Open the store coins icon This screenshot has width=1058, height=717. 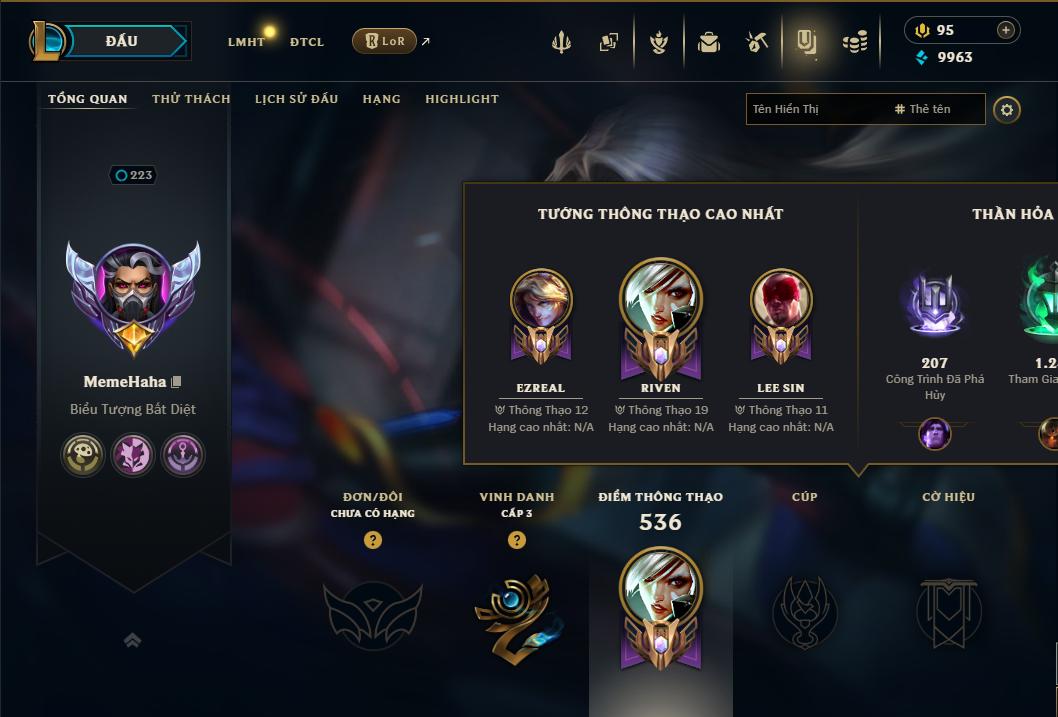(854, 42)
